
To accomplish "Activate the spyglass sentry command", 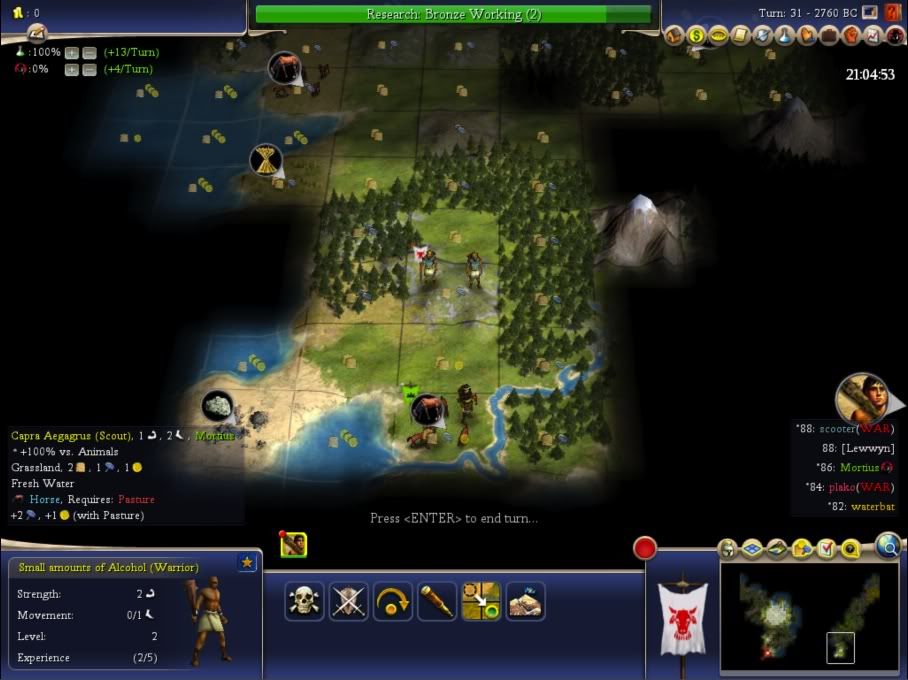I will pos(437,601).
